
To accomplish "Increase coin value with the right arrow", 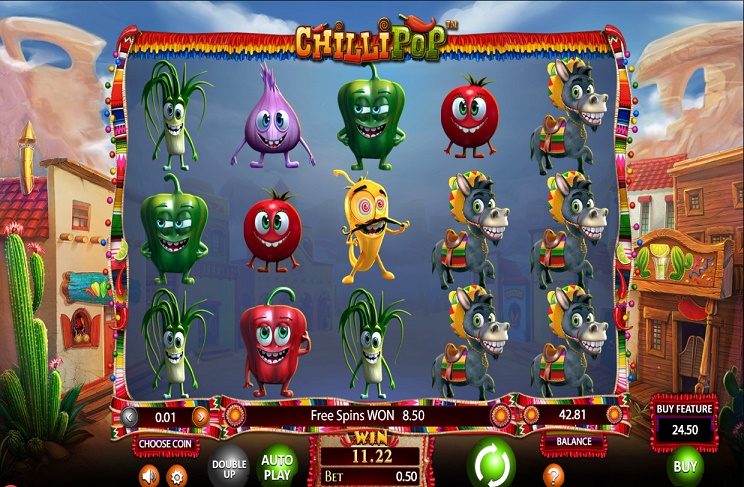I will pos(201,415).
